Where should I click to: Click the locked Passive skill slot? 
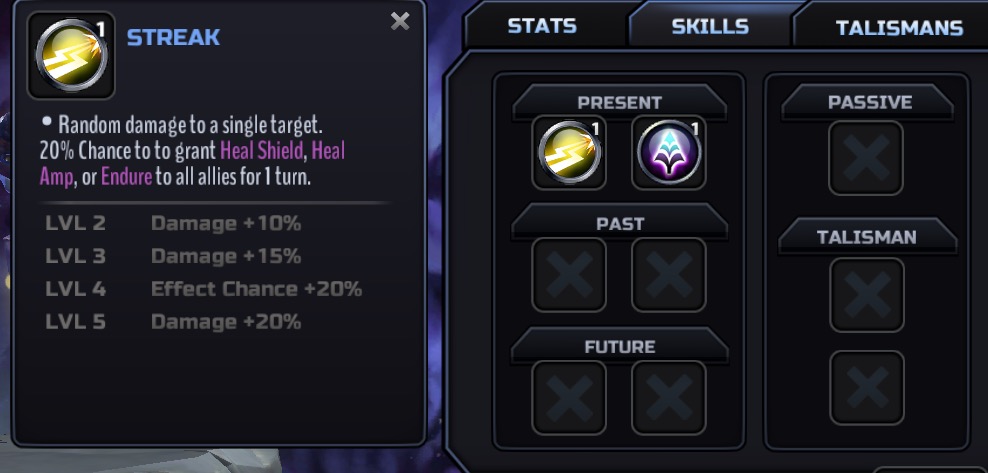pyautogui.click(x=866, y=158)
